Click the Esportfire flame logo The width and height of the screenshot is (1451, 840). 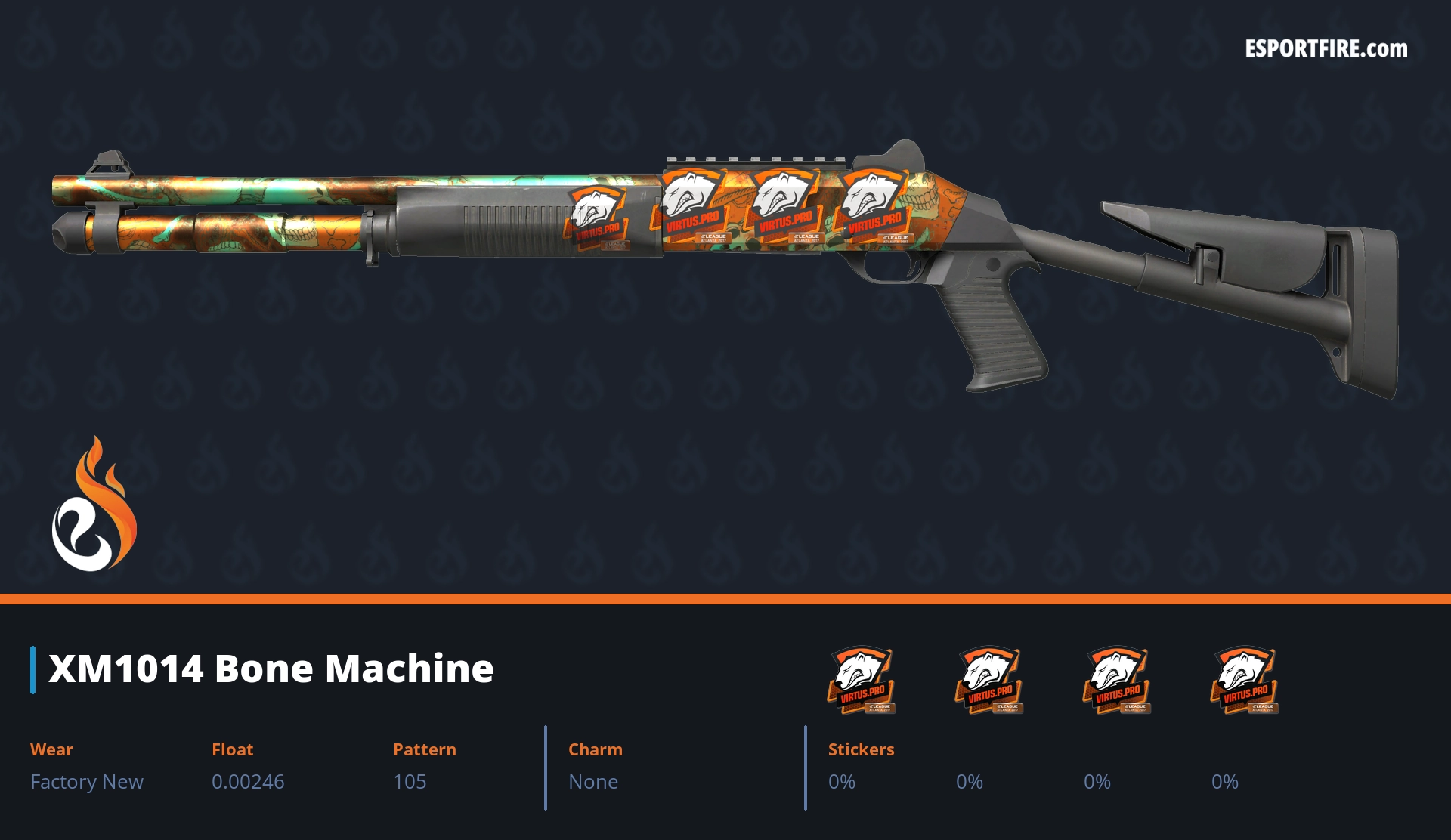[94, 506]
